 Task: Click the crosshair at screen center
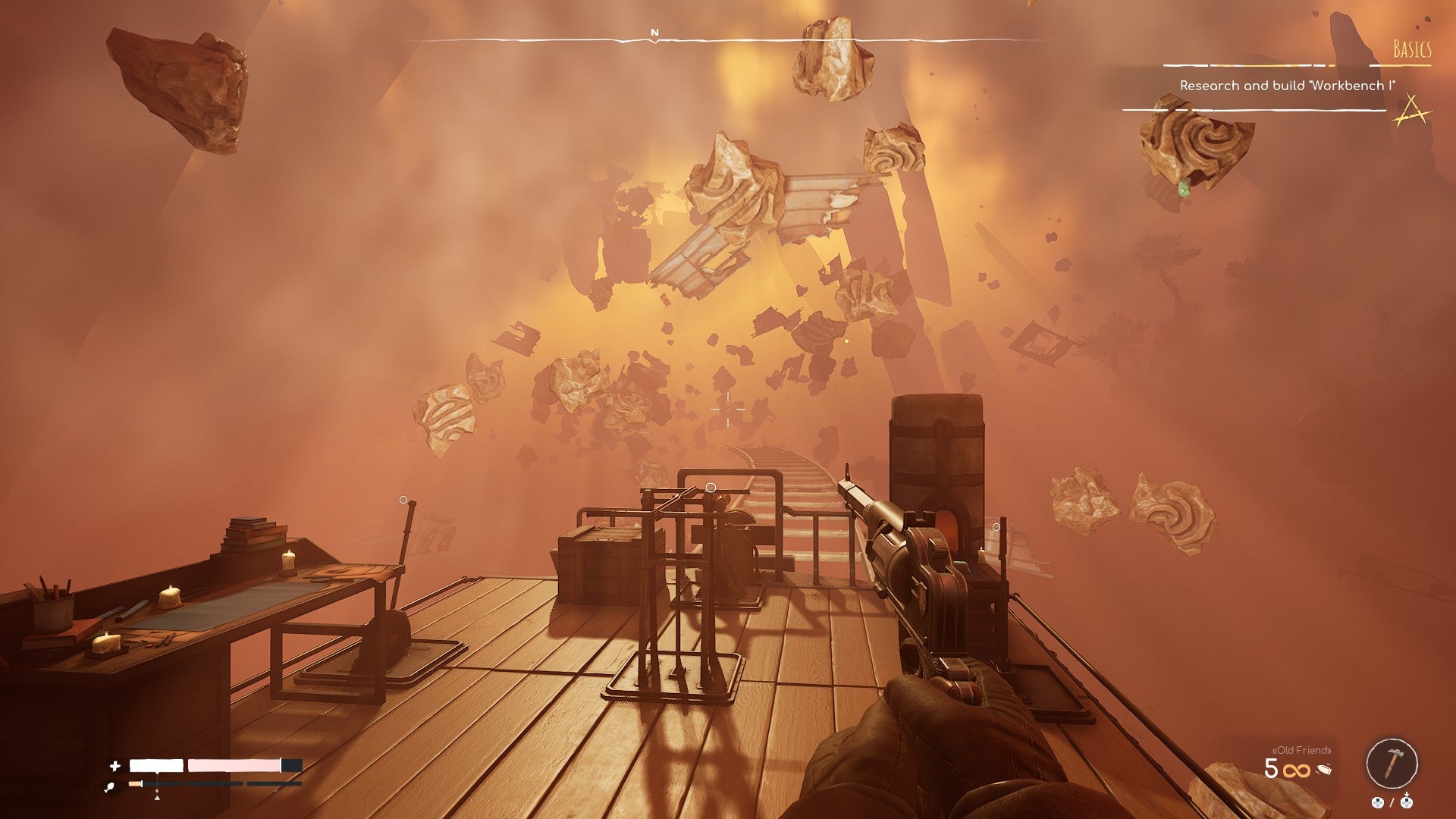tap(726, 409)
